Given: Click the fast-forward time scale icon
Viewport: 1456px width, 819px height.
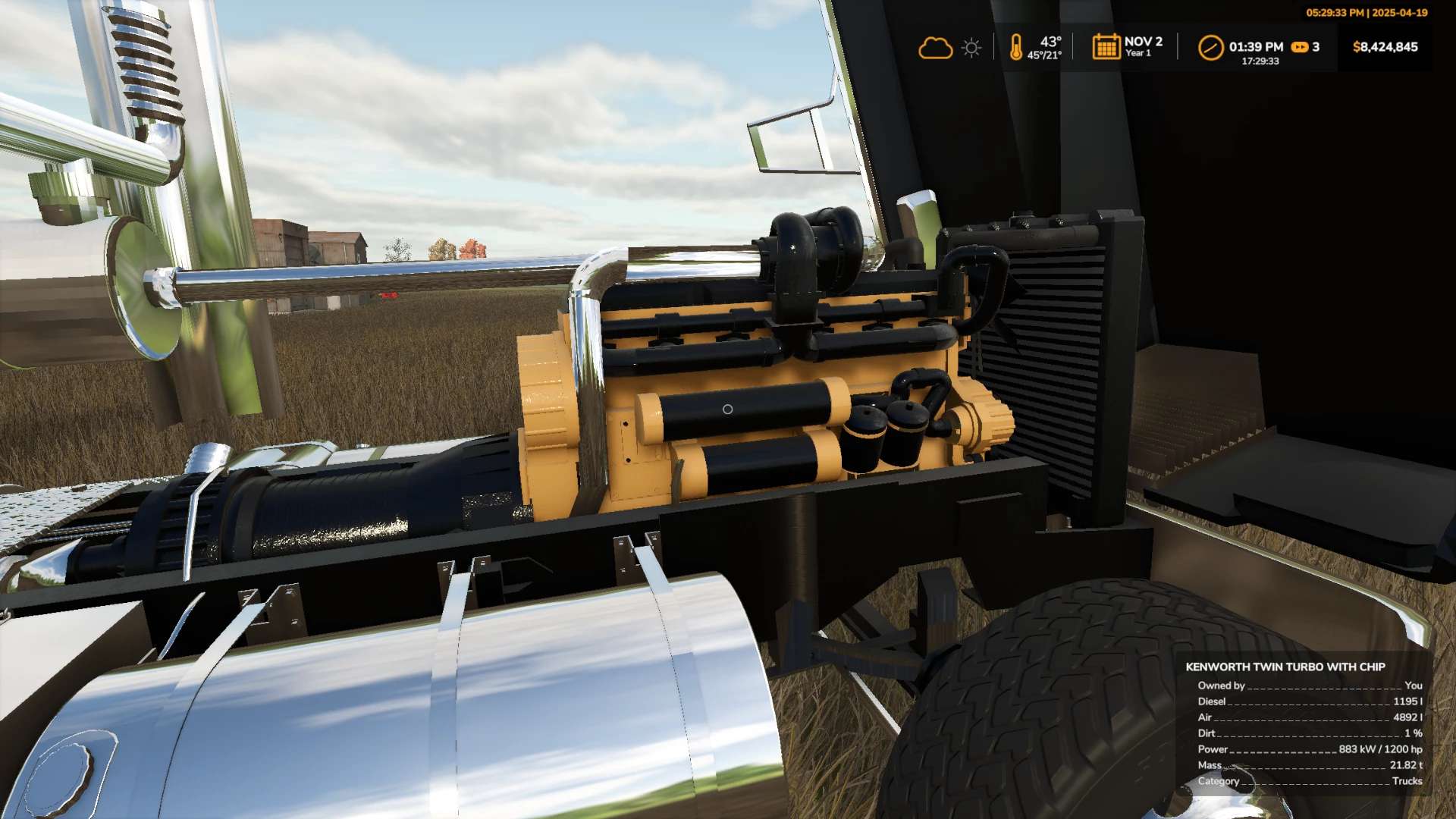Looking at the screenshot, I should pos(1300,47).
